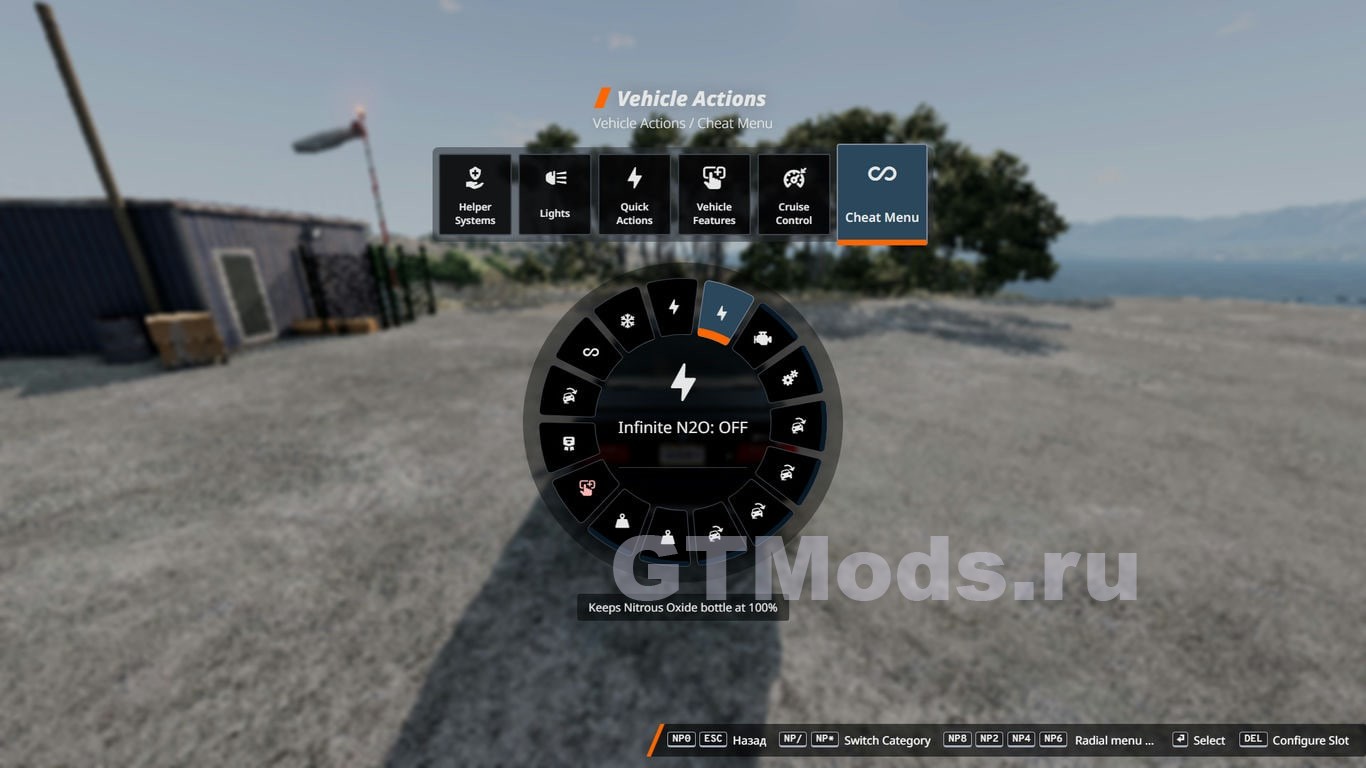Viewport: 1366px width, 768px height.
Task: Select the Cheat Menu category tab
Action: tap(882, 193)
